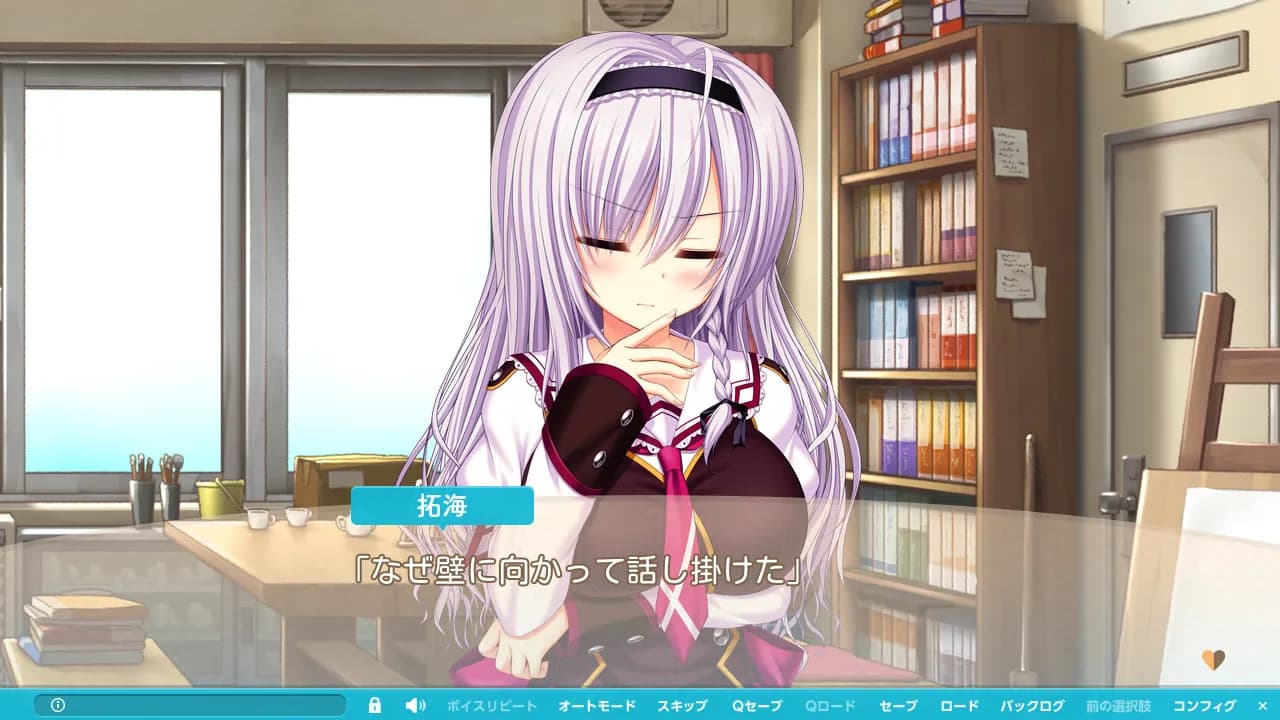Select the circled info icon in the bar
The image size is (1280, 720).
(x=58, y=705)
